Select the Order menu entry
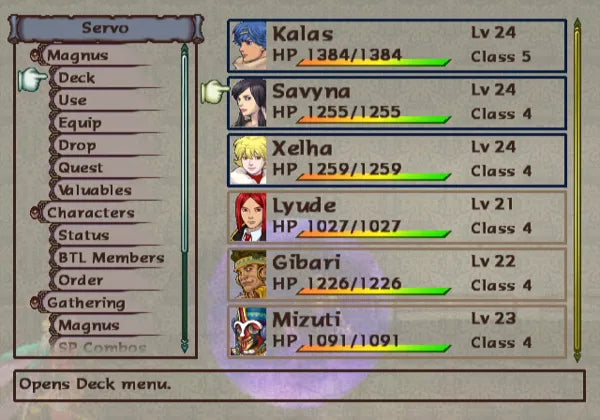600x420 pixels. (x=80, y=280)
